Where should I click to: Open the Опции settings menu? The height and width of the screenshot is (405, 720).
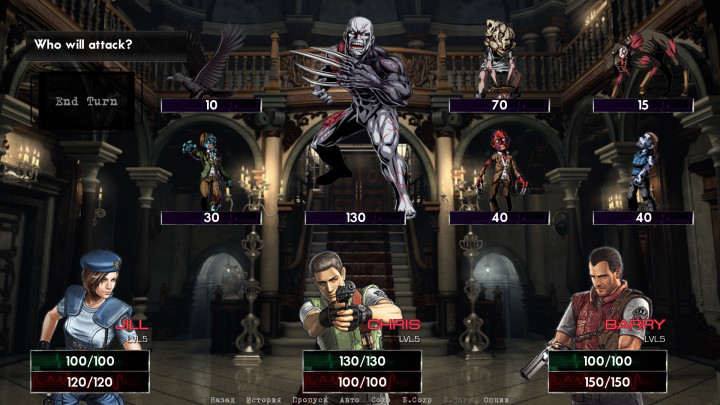(496, 399)
